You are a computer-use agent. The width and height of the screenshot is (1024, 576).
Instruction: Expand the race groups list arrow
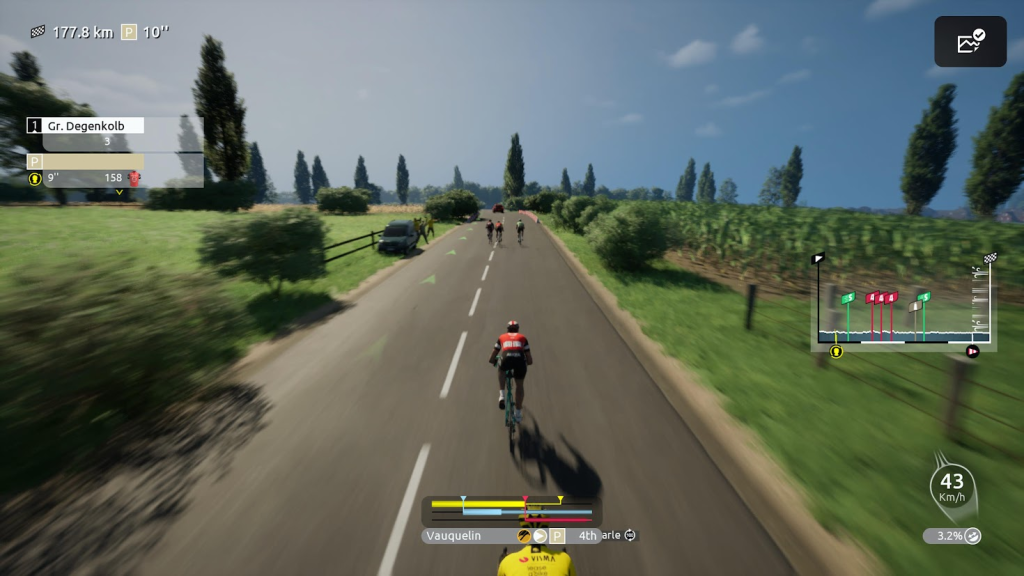click(119, 191)
